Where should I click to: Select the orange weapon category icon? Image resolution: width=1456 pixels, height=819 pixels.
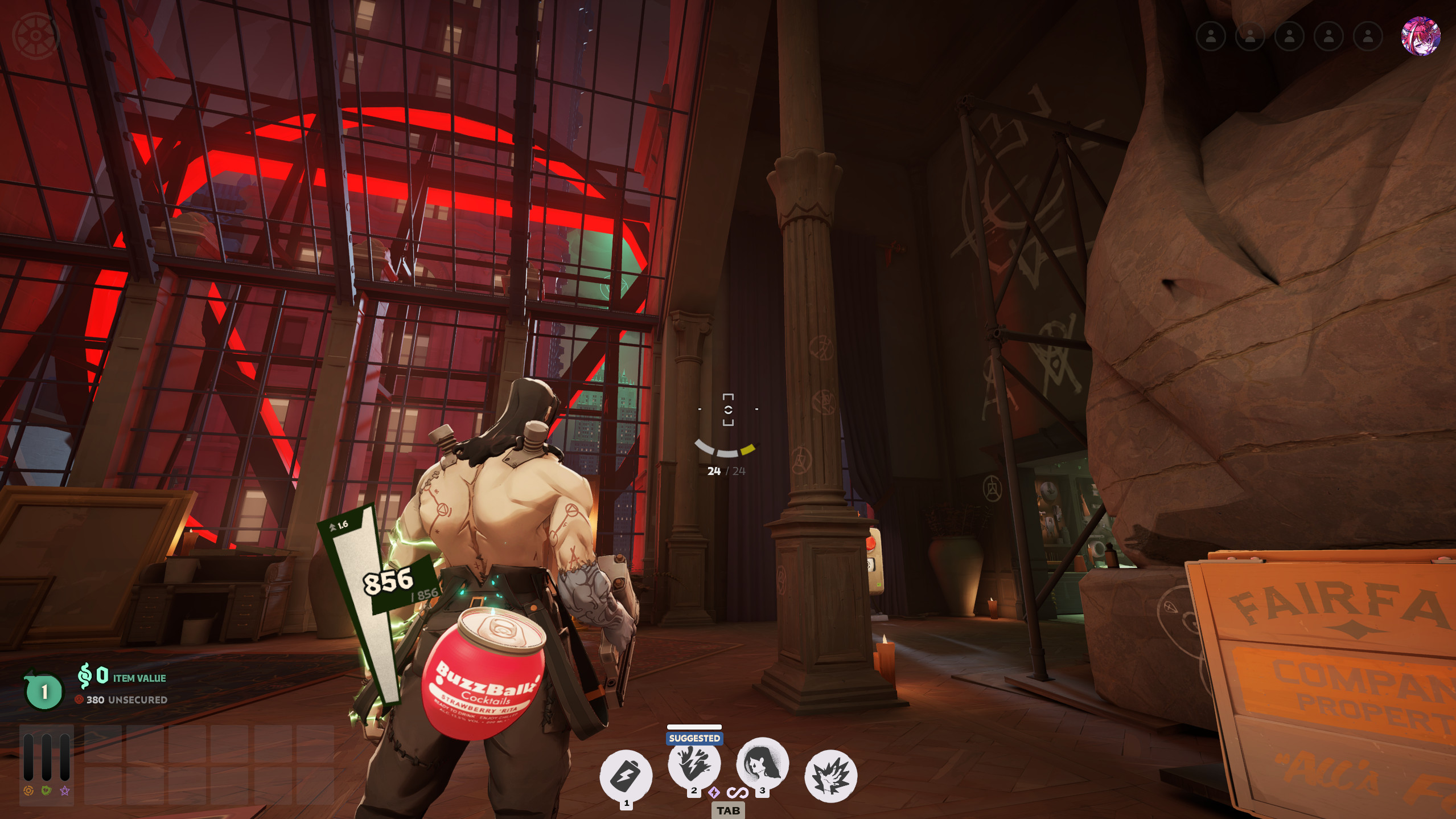pos(28,791)
